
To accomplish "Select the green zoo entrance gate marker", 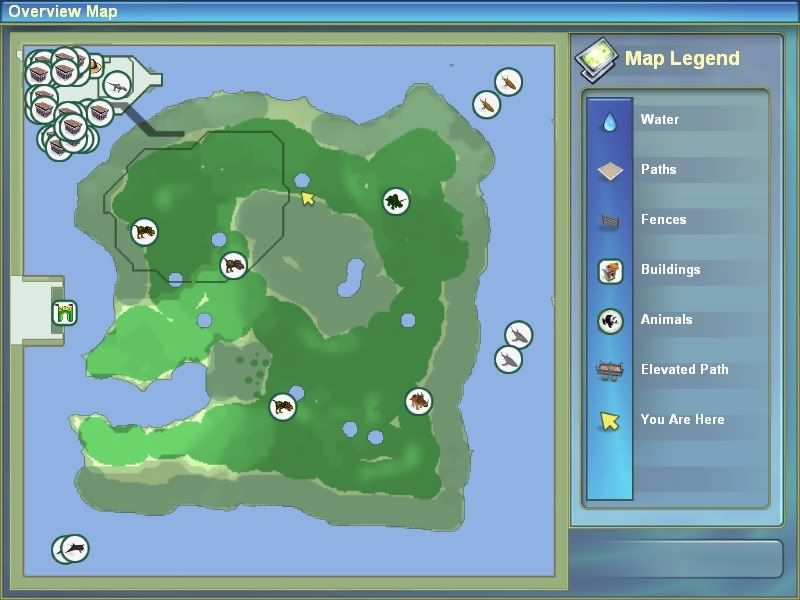I will click(x=66, y=313).
